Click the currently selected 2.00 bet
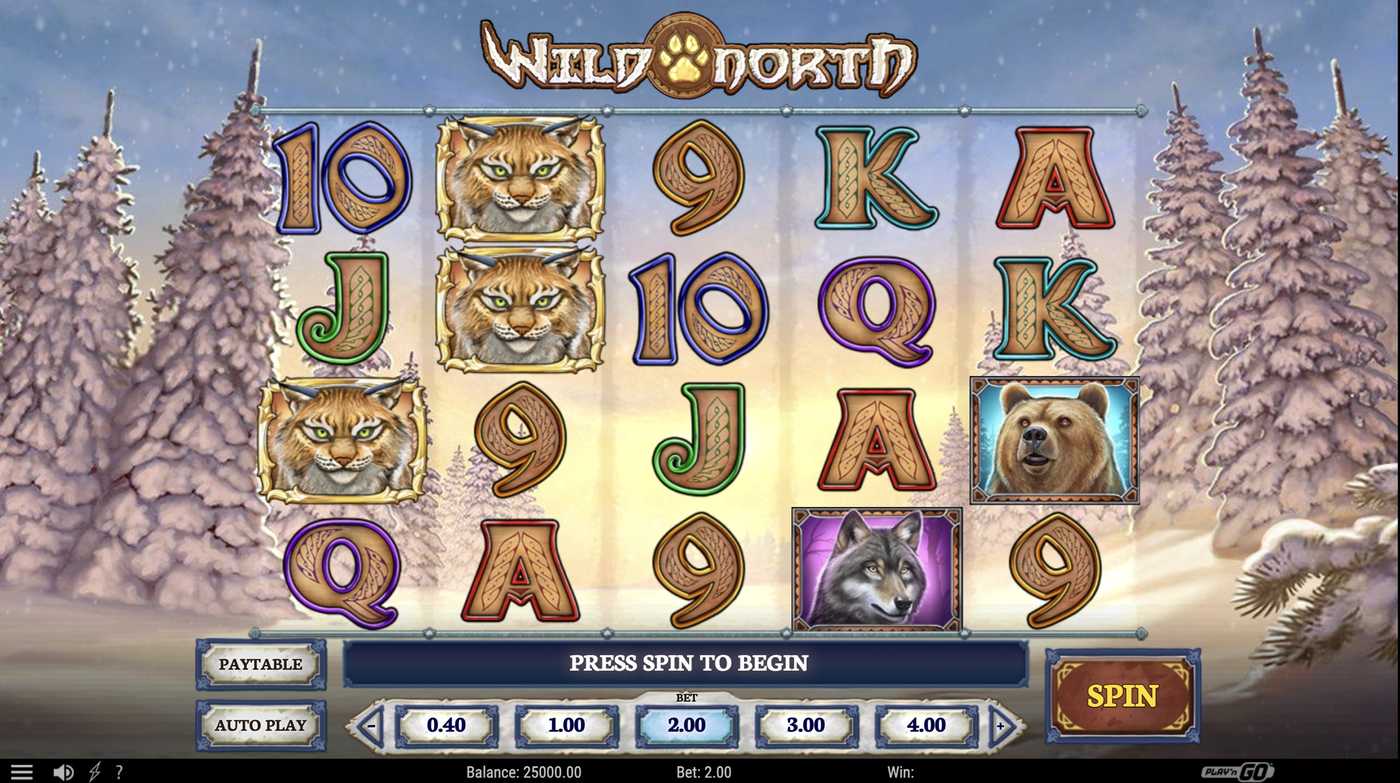 (688, 724)
